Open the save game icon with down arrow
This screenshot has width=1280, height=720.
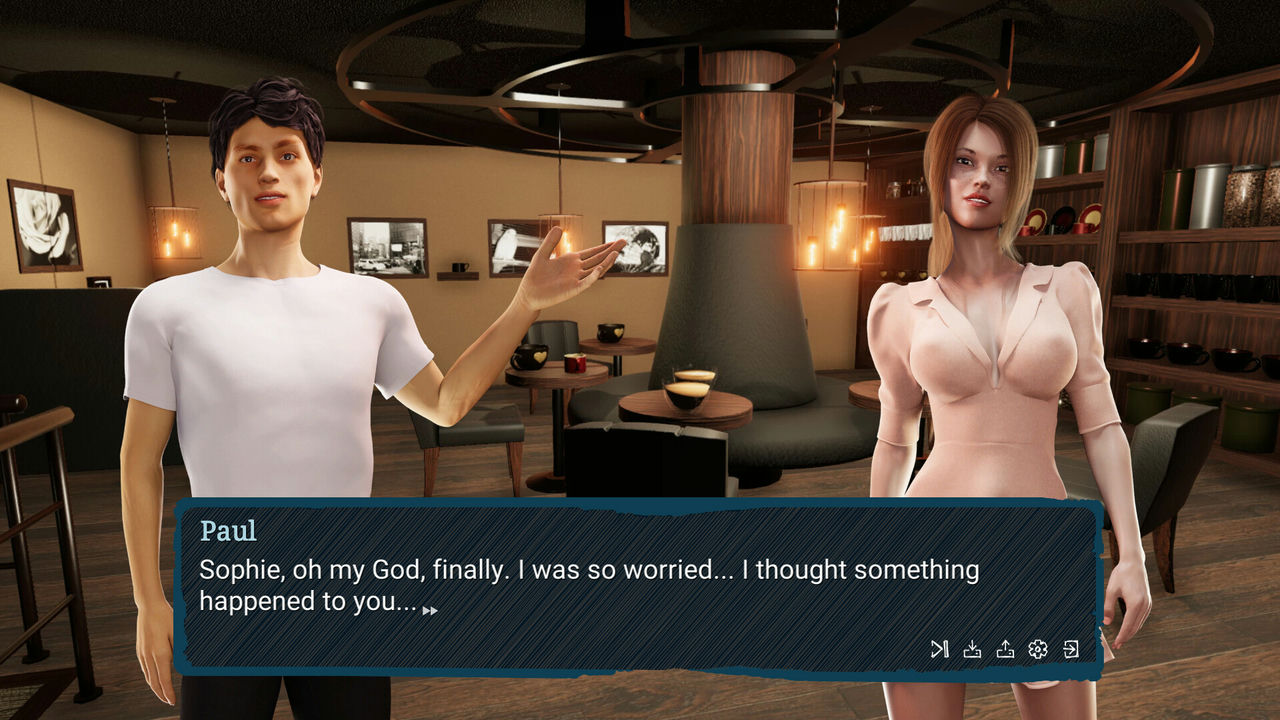(972, 650)
